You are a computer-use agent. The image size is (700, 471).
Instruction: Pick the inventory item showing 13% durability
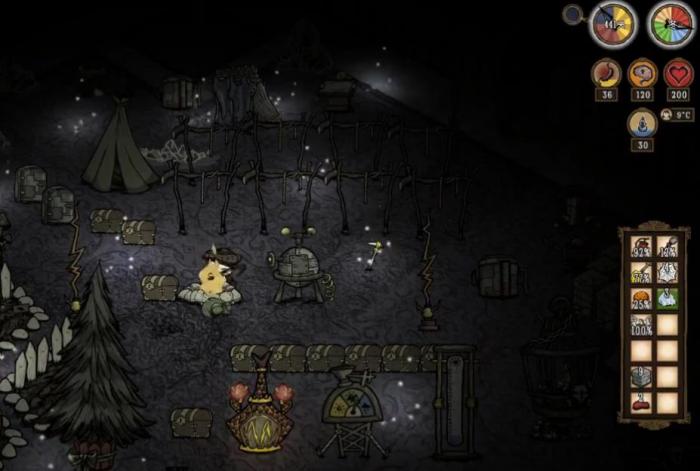666,247
